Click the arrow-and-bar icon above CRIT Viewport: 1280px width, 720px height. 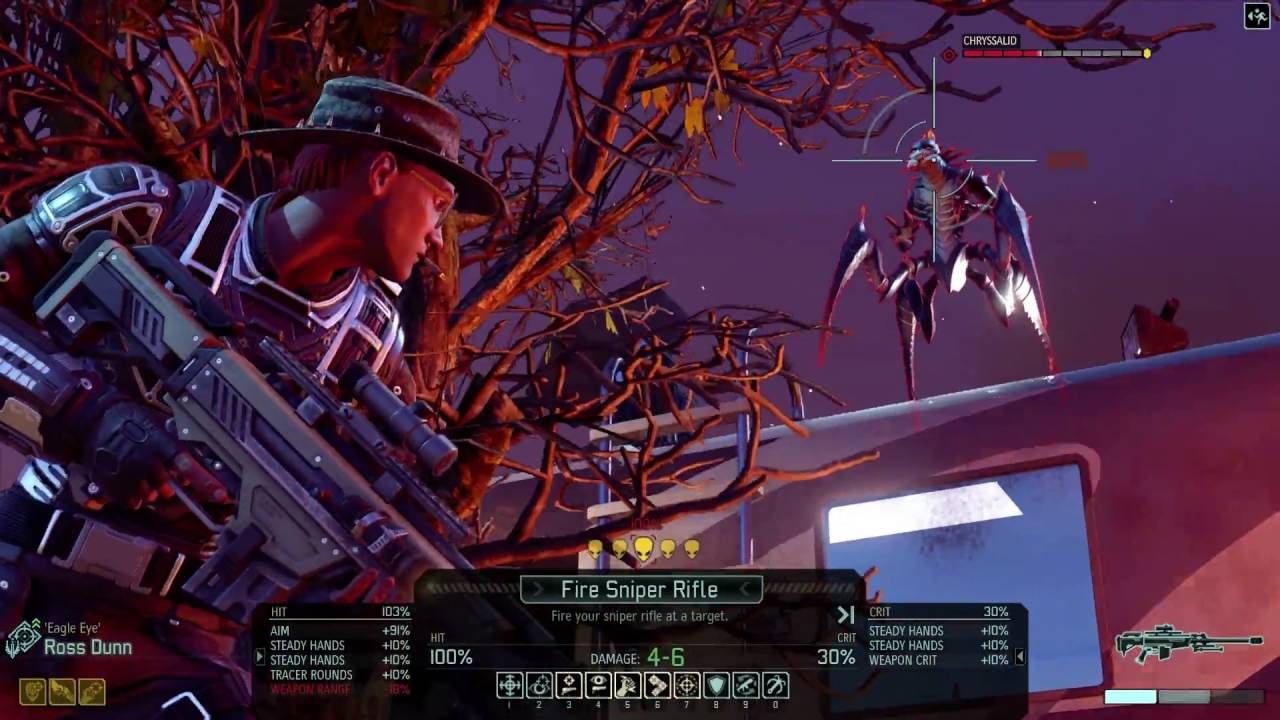coord(846,615)
